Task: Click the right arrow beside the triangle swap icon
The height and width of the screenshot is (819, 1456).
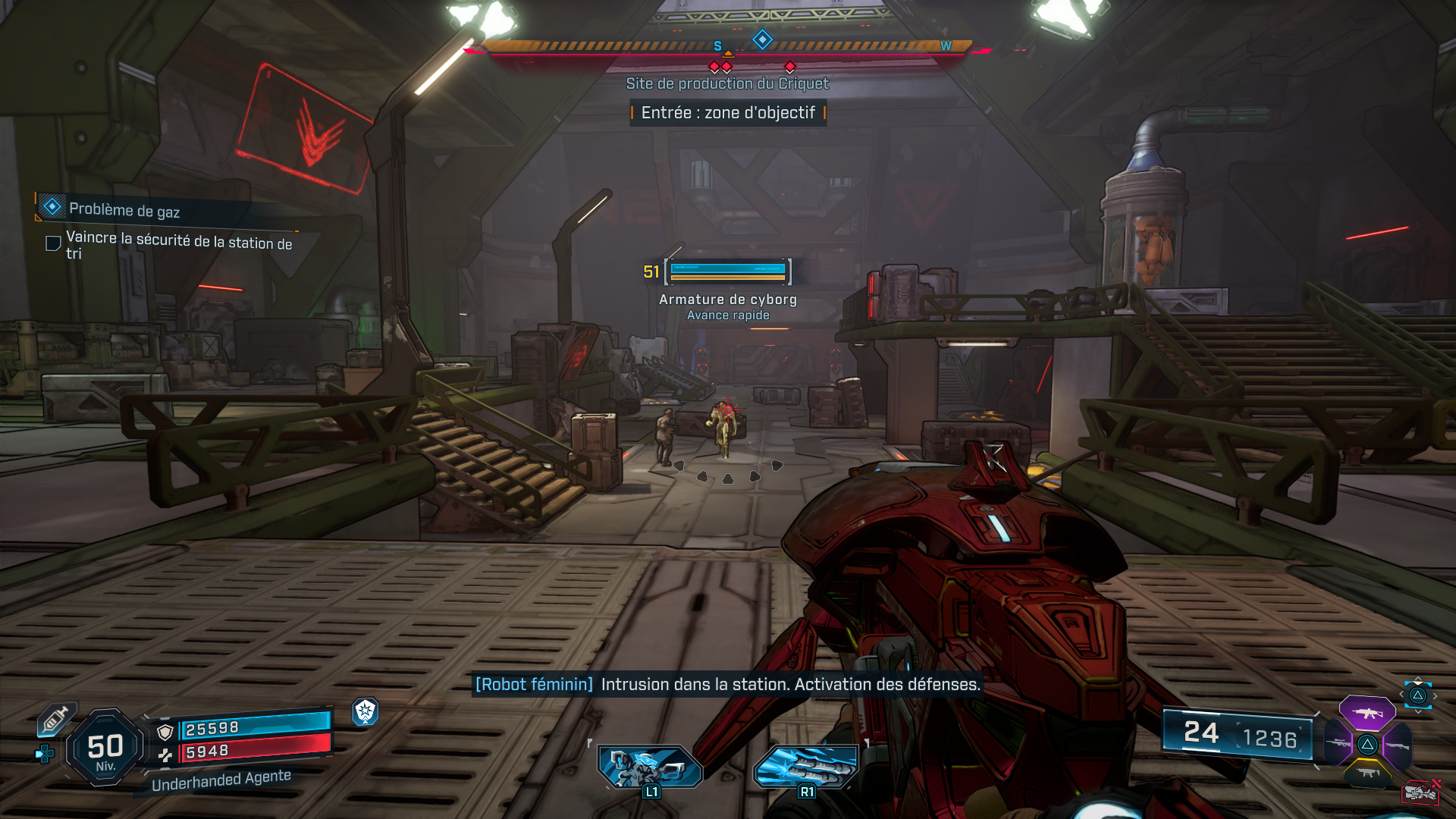Action: pos(1435,695)
